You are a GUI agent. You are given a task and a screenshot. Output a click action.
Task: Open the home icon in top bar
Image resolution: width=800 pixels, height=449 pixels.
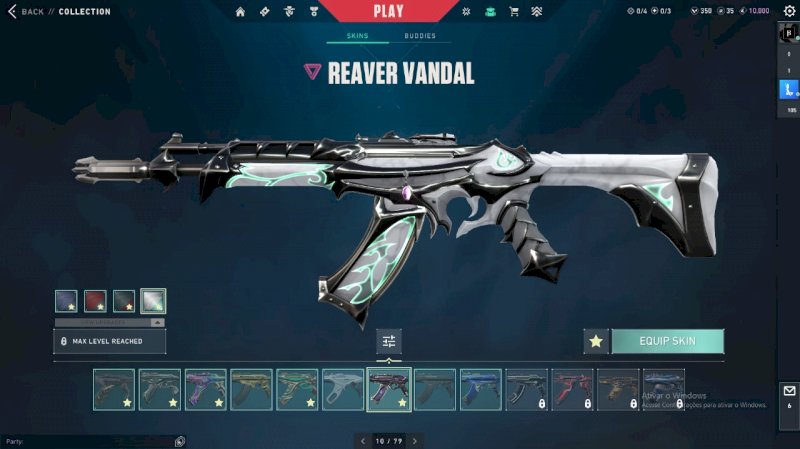click(x=240, y=12)
